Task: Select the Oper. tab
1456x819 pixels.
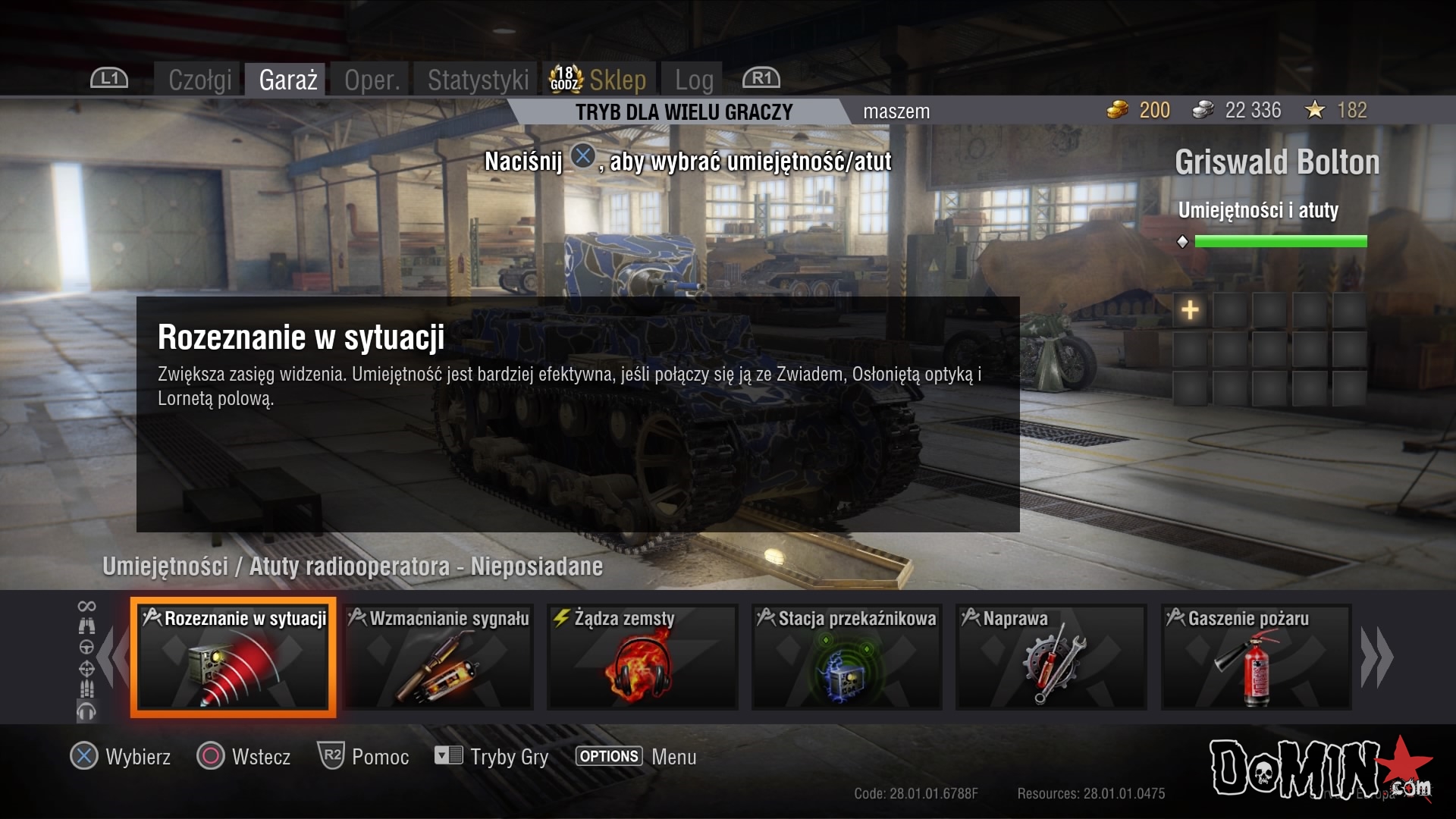Action: (372, 80)
